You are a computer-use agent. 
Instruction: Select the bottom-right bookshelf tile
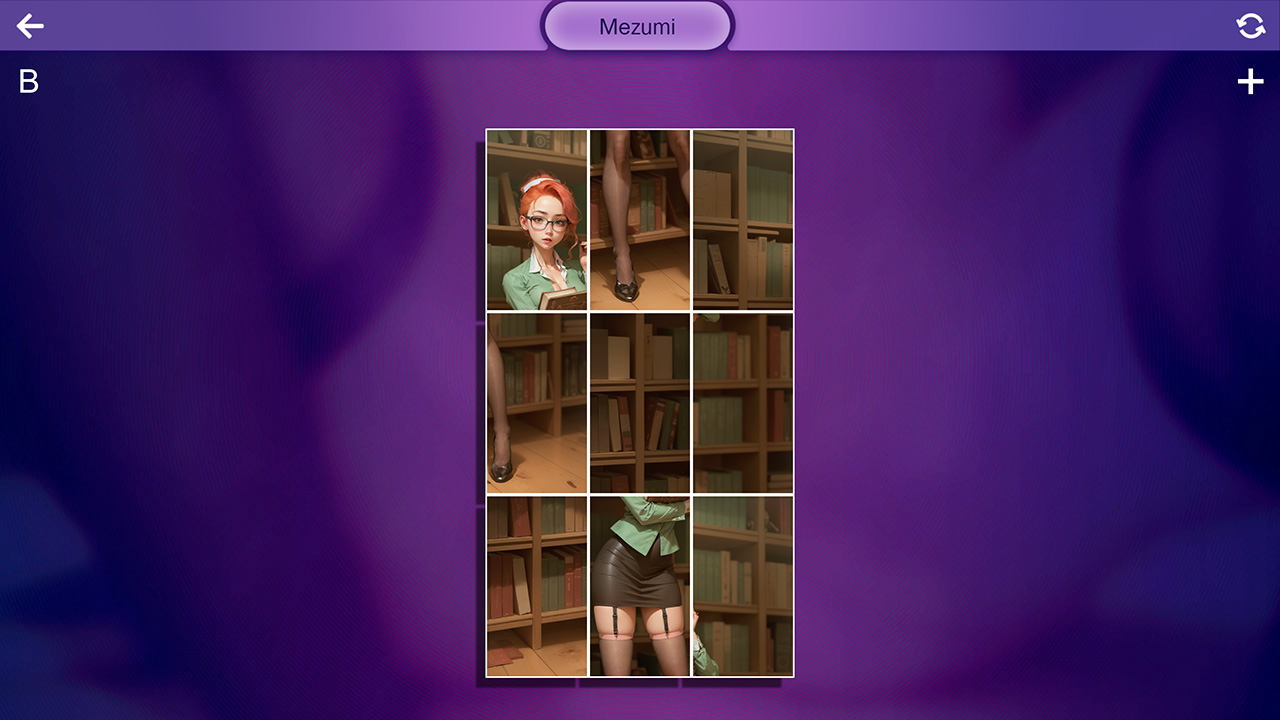pyautogui.click(x=743, y=585)
